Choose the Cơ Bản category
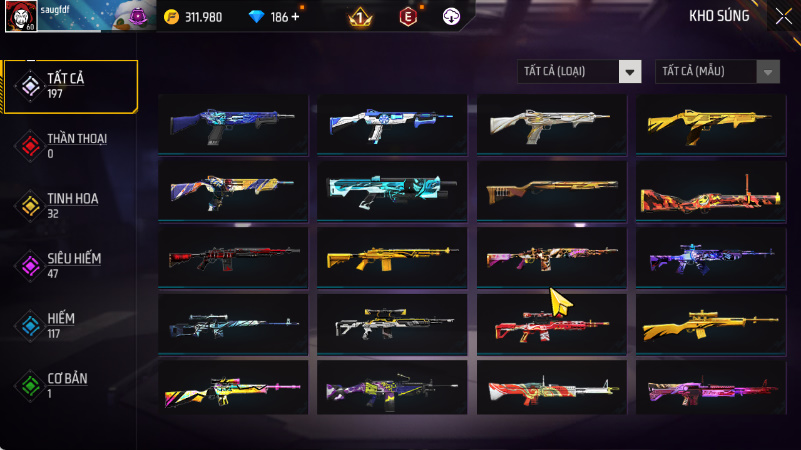The image size is (801, 450). click(x=70, y=385)
